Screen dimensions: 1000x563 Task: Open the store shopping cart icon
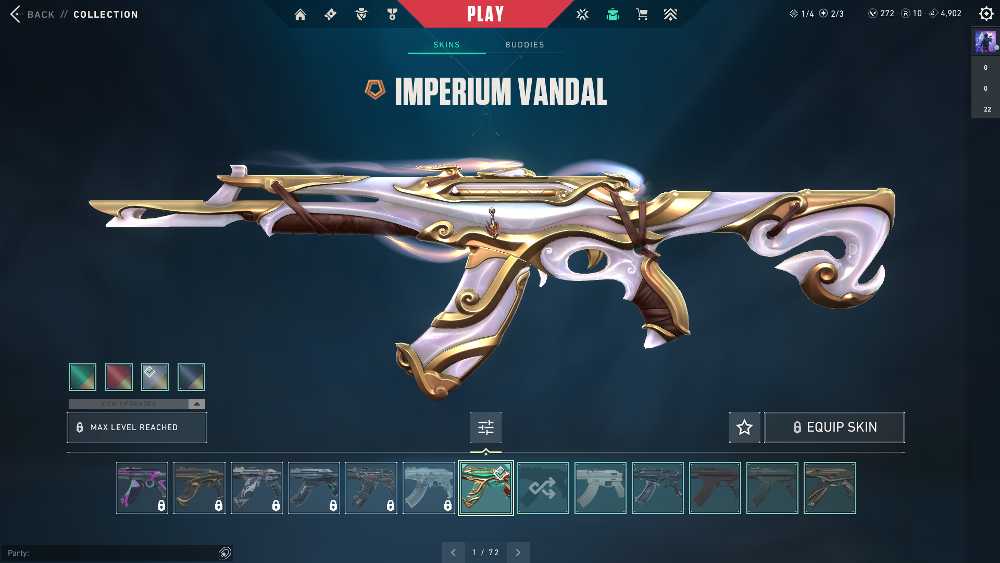(x=642, y=15)
